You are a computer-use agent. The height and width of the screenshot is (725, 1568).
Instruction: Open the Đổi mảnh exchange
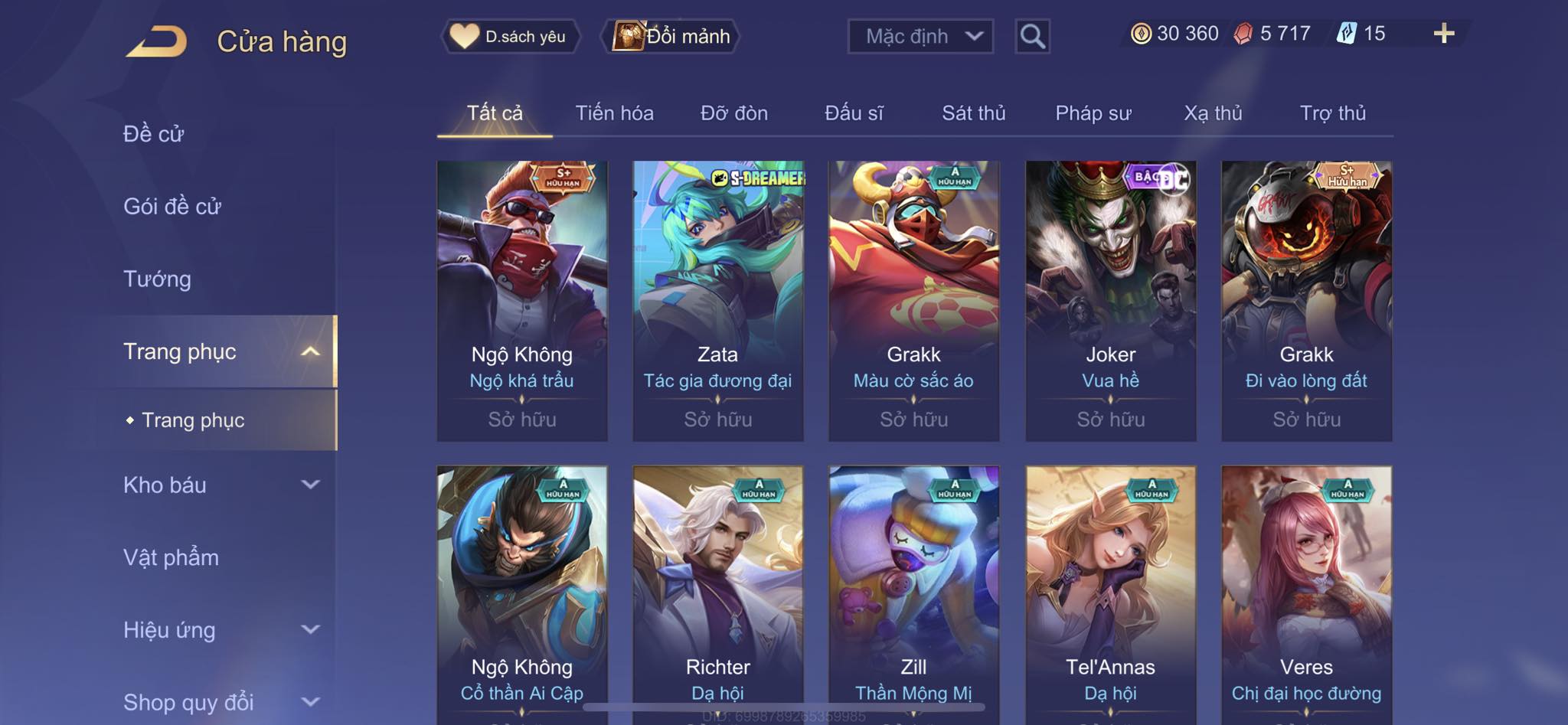point(672,36)
